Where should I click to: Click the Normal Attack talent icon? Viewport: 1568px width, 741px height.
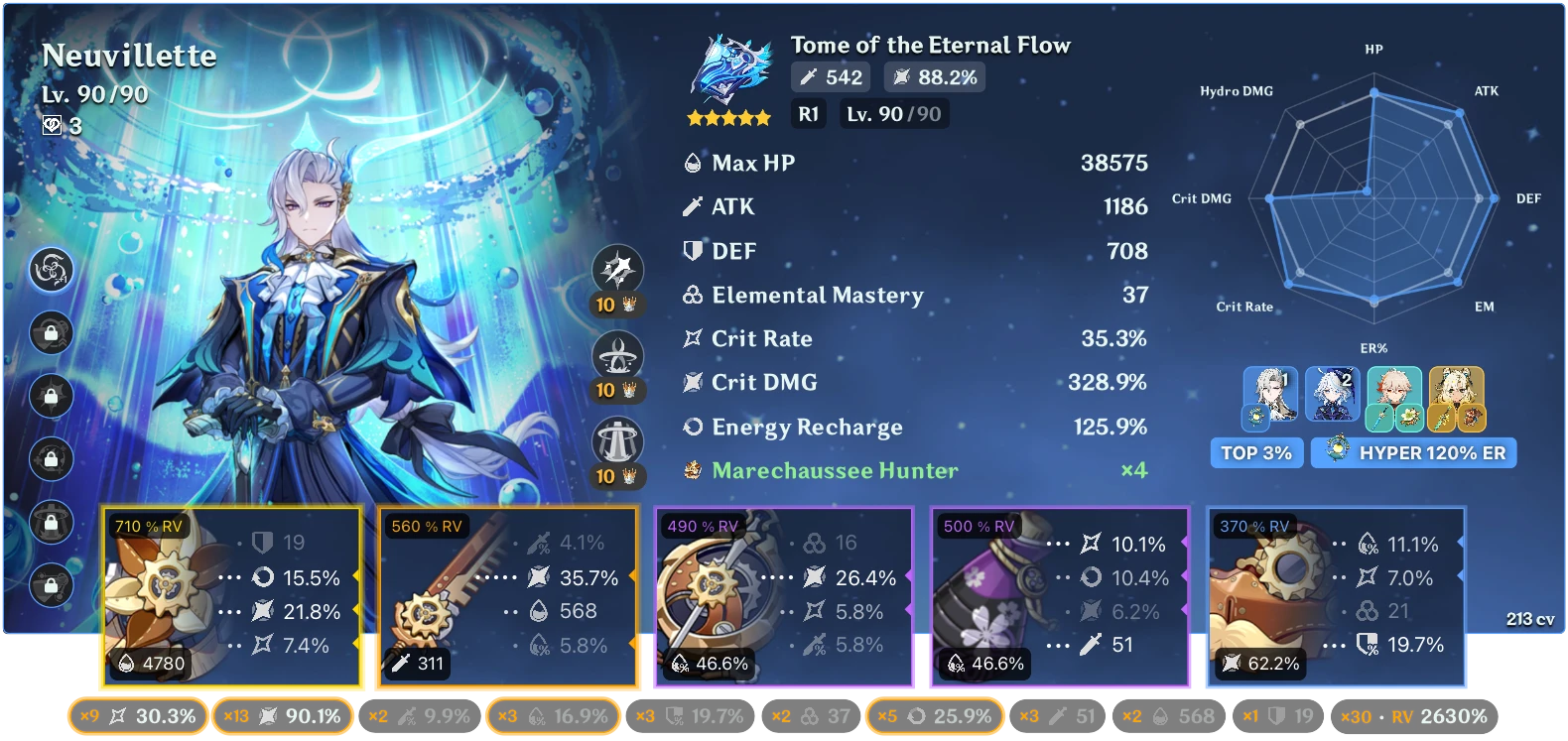616,268
